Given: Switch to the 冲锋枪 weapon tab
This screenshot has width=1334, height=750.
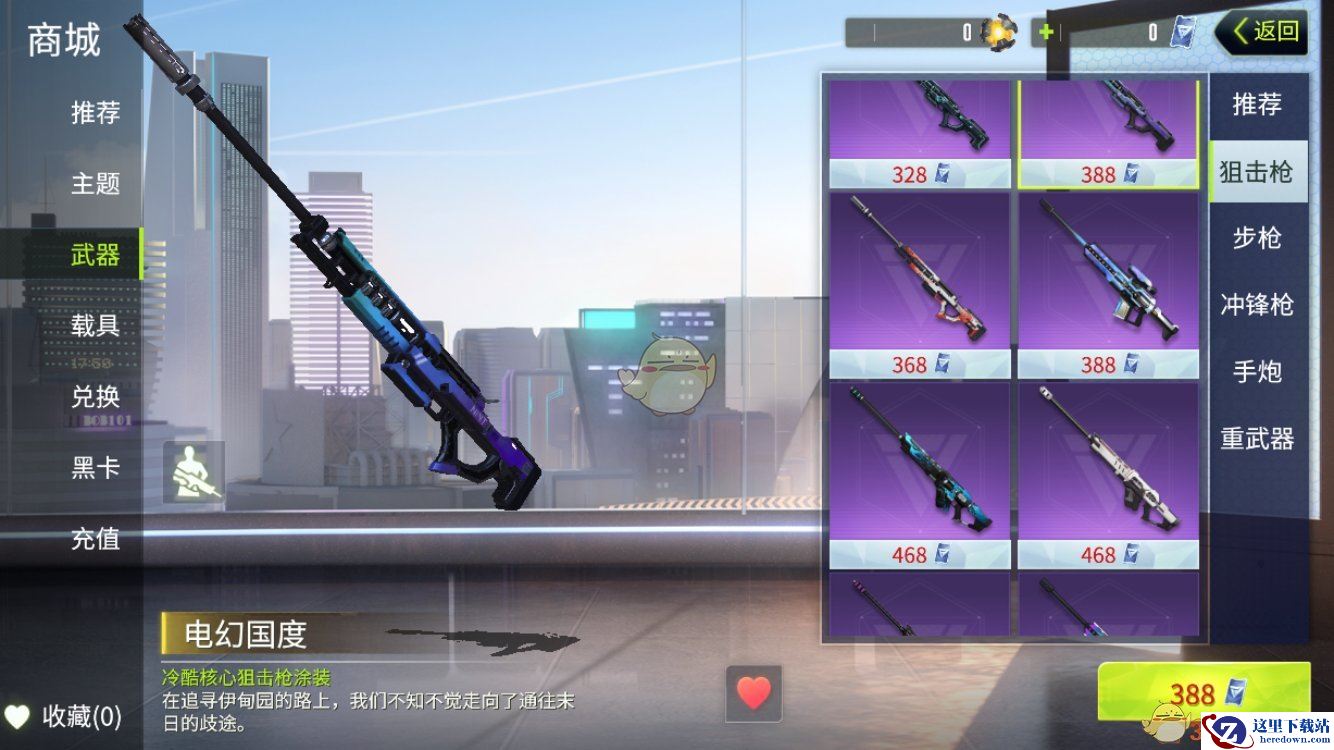Looking at the screenshot, I should point(1257,305).
